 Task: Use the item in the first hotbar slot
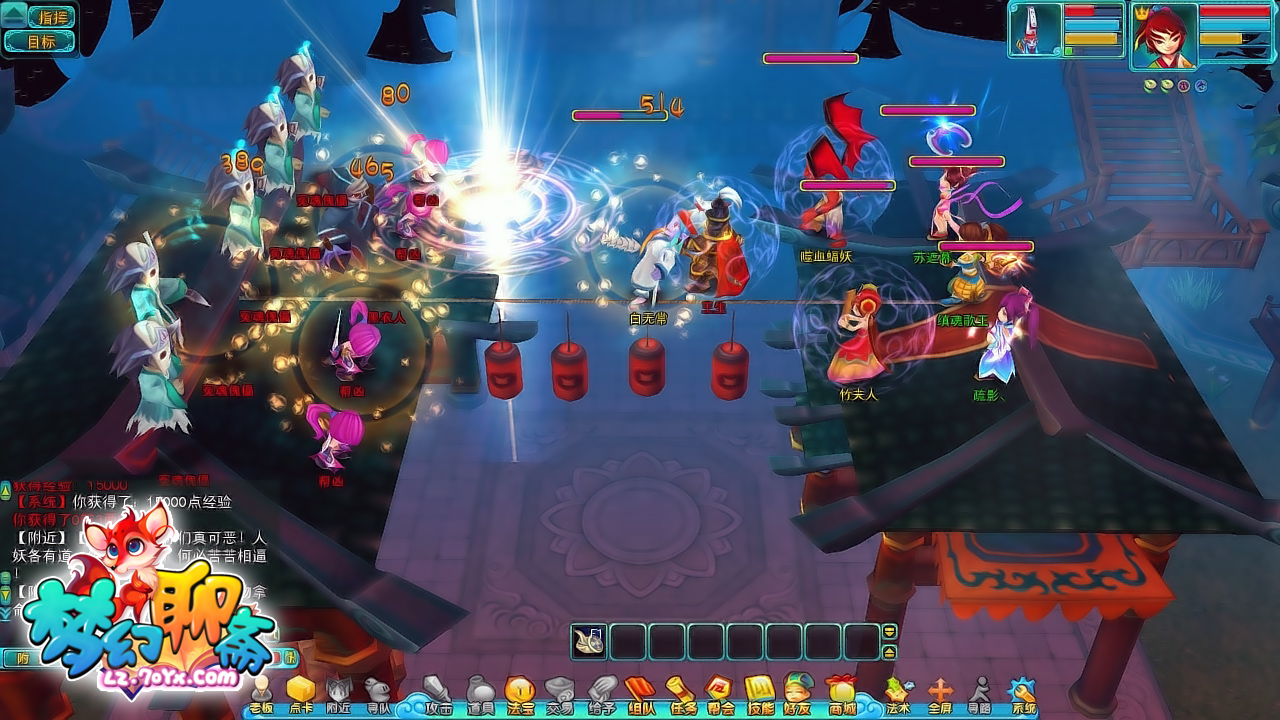pos(589,641)
